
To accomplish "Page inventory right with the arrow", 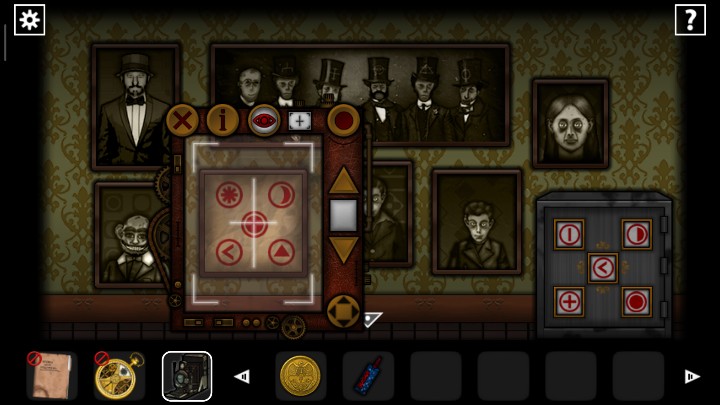I will pos(691,376).
